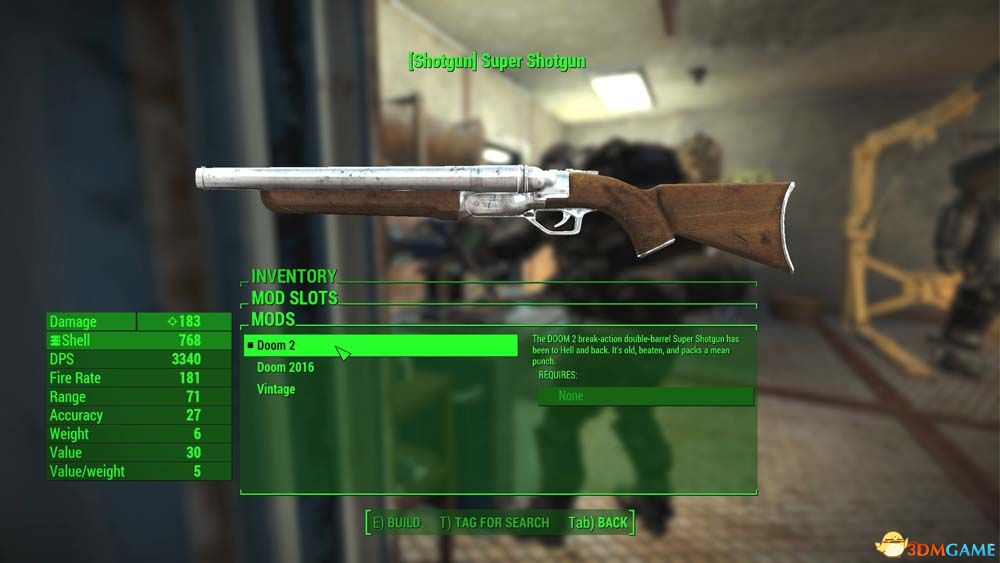This screenshot has width=1000, height=563.
Task: Open the INVENTORY section
Action: 294,276
